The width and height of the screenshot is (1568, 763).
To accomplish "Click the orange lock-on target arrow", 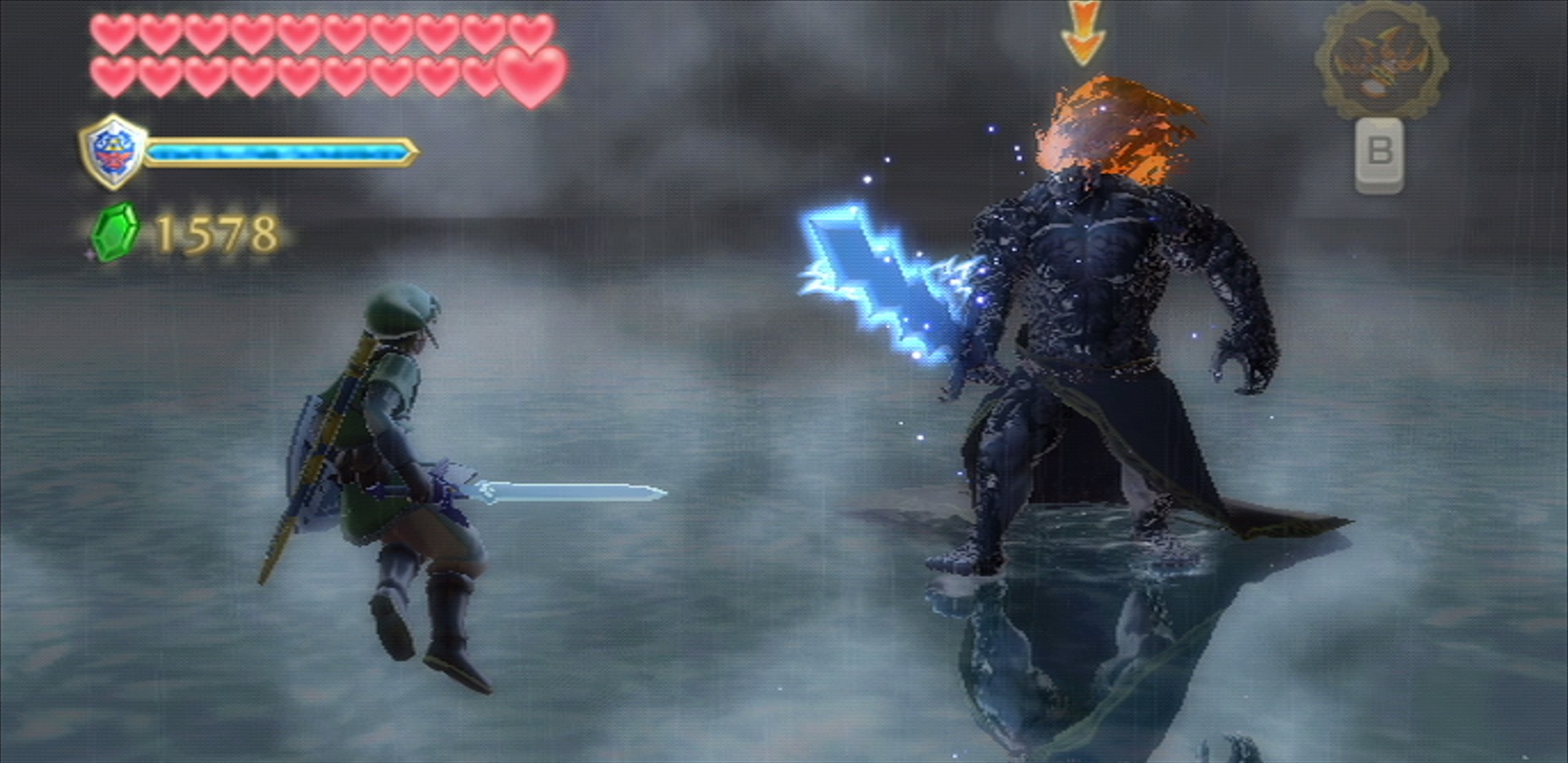I will (x=1082, y=32).
